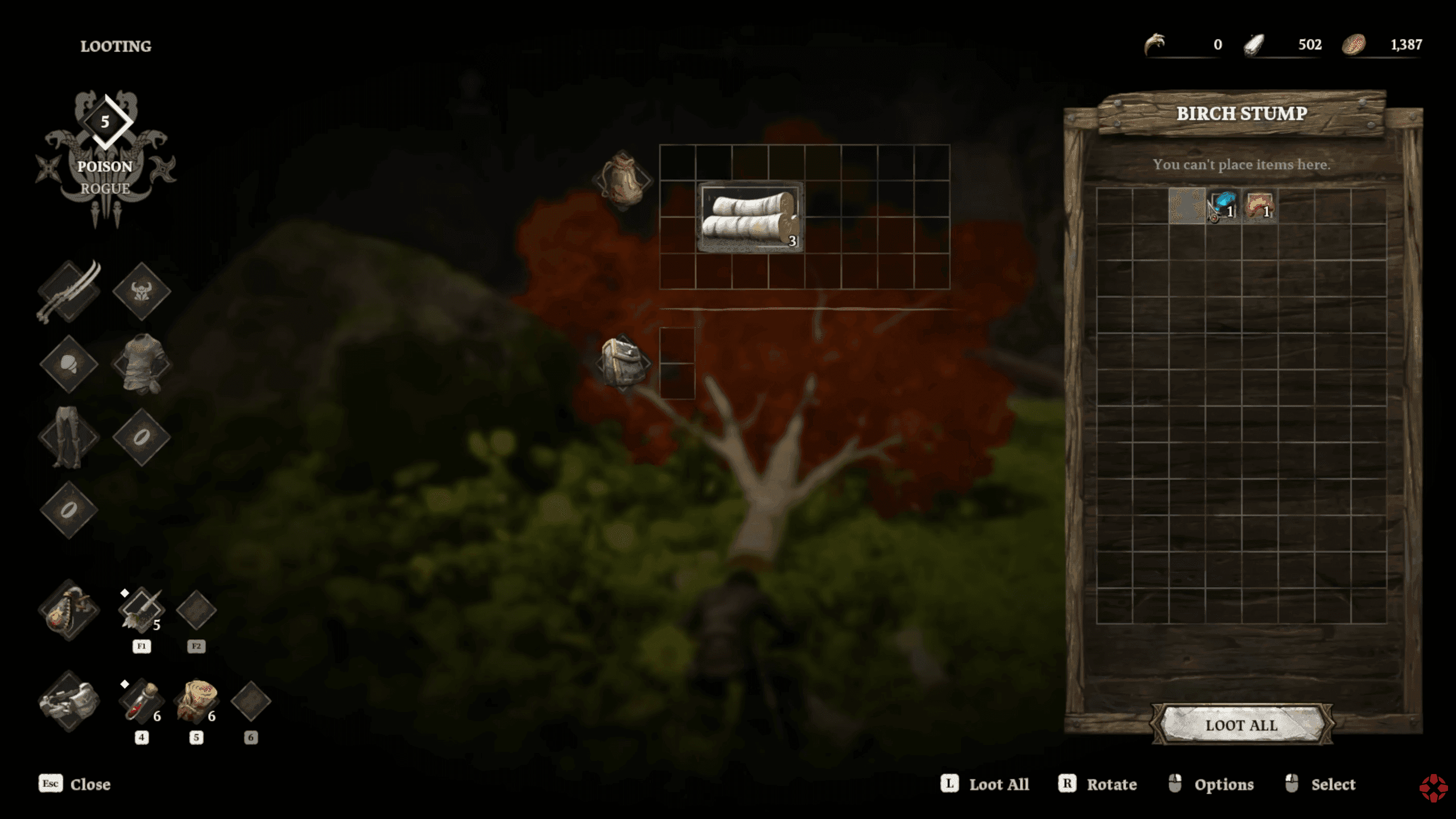Click the empty quick slot 6
Viewport: 1456px width, 819px height.
(x=250, y=701)
